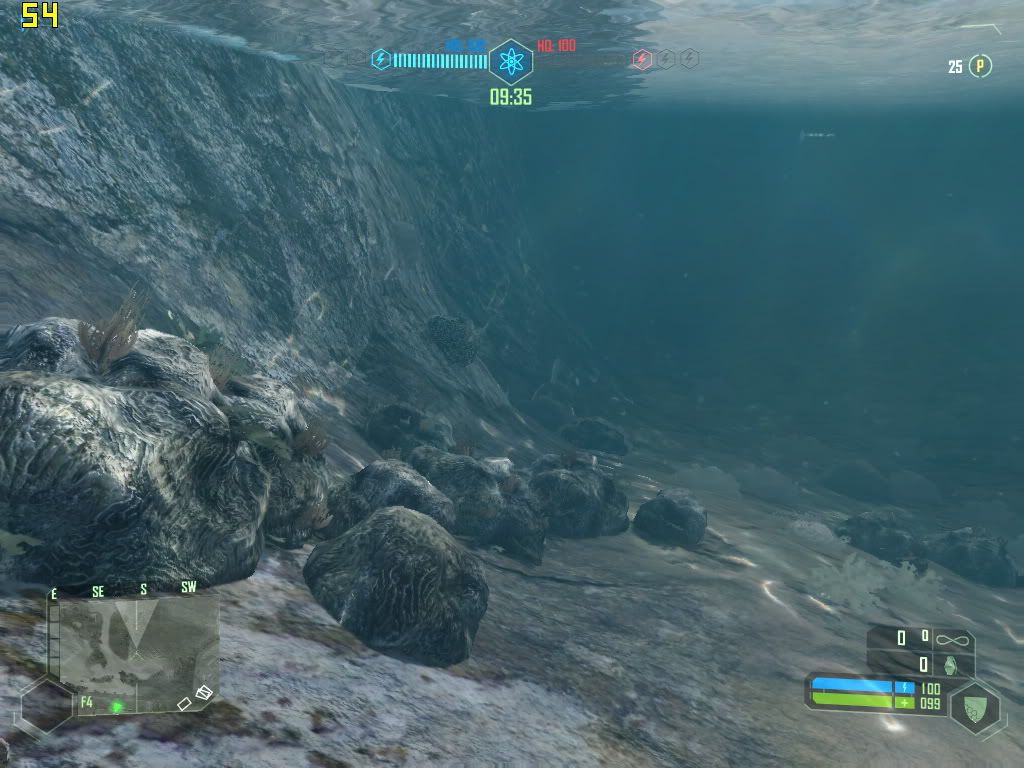Screen dimensions: 1024x768
Task: Click the blue atom hexagon icon
Action: [511, 62]
